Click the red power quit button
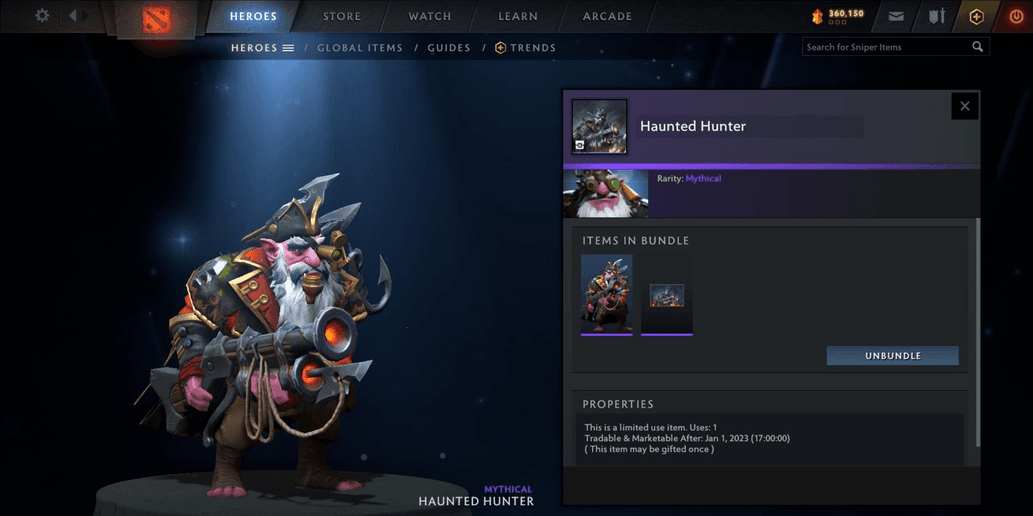This screenshot has height=516, width=1033. [x=1016, y=16]
